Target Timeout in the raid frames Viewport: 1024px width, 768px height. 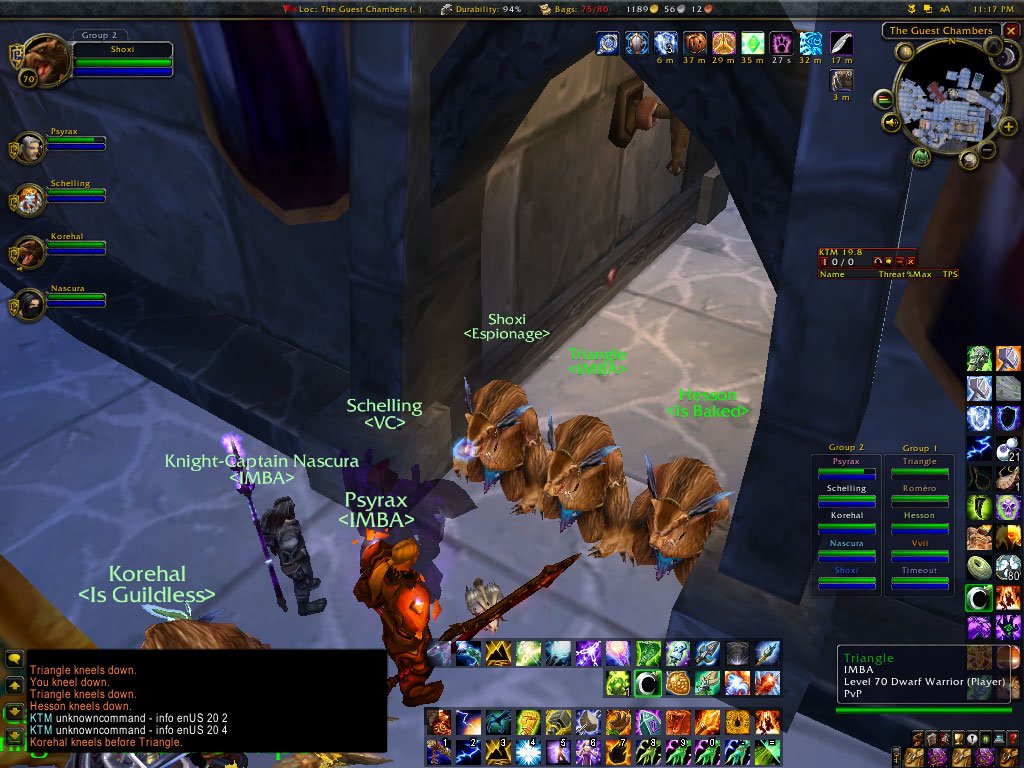919,575
